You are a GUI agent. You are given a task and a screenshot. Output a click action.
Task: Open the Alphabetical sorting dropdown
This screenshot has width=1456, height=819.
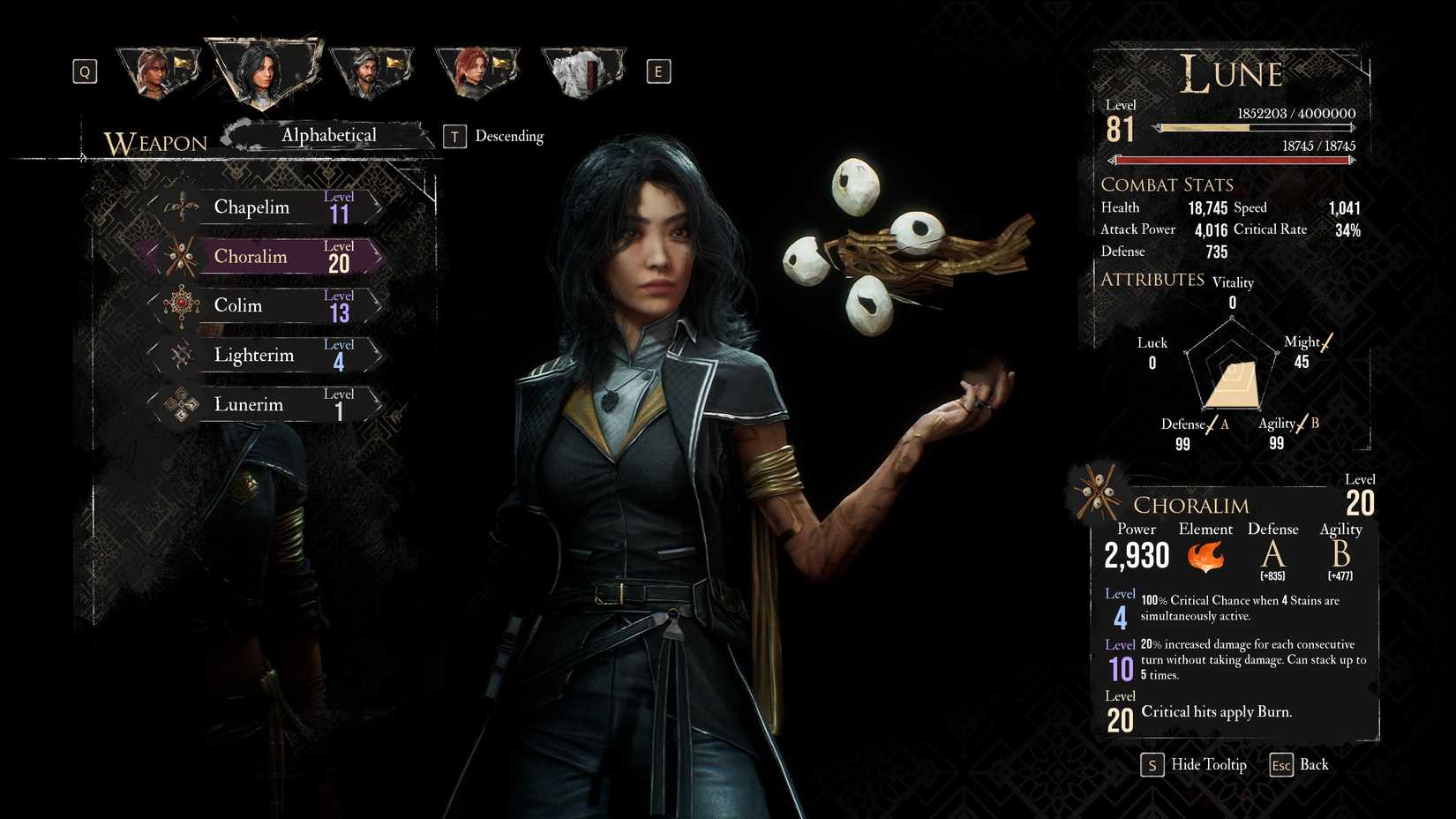[x=328, y=134]
